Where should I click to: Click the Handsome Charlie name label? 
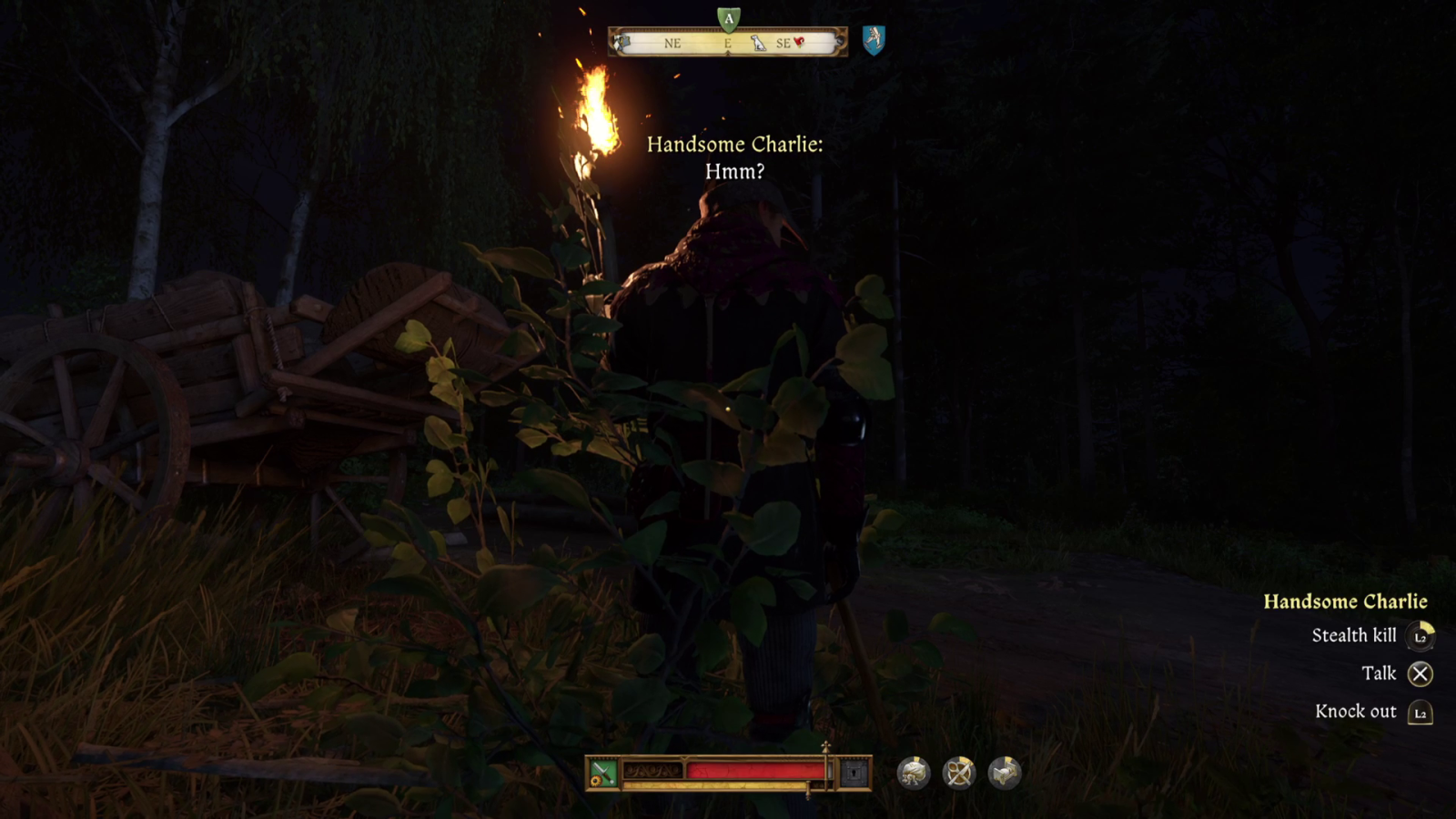click(1346, 601)
